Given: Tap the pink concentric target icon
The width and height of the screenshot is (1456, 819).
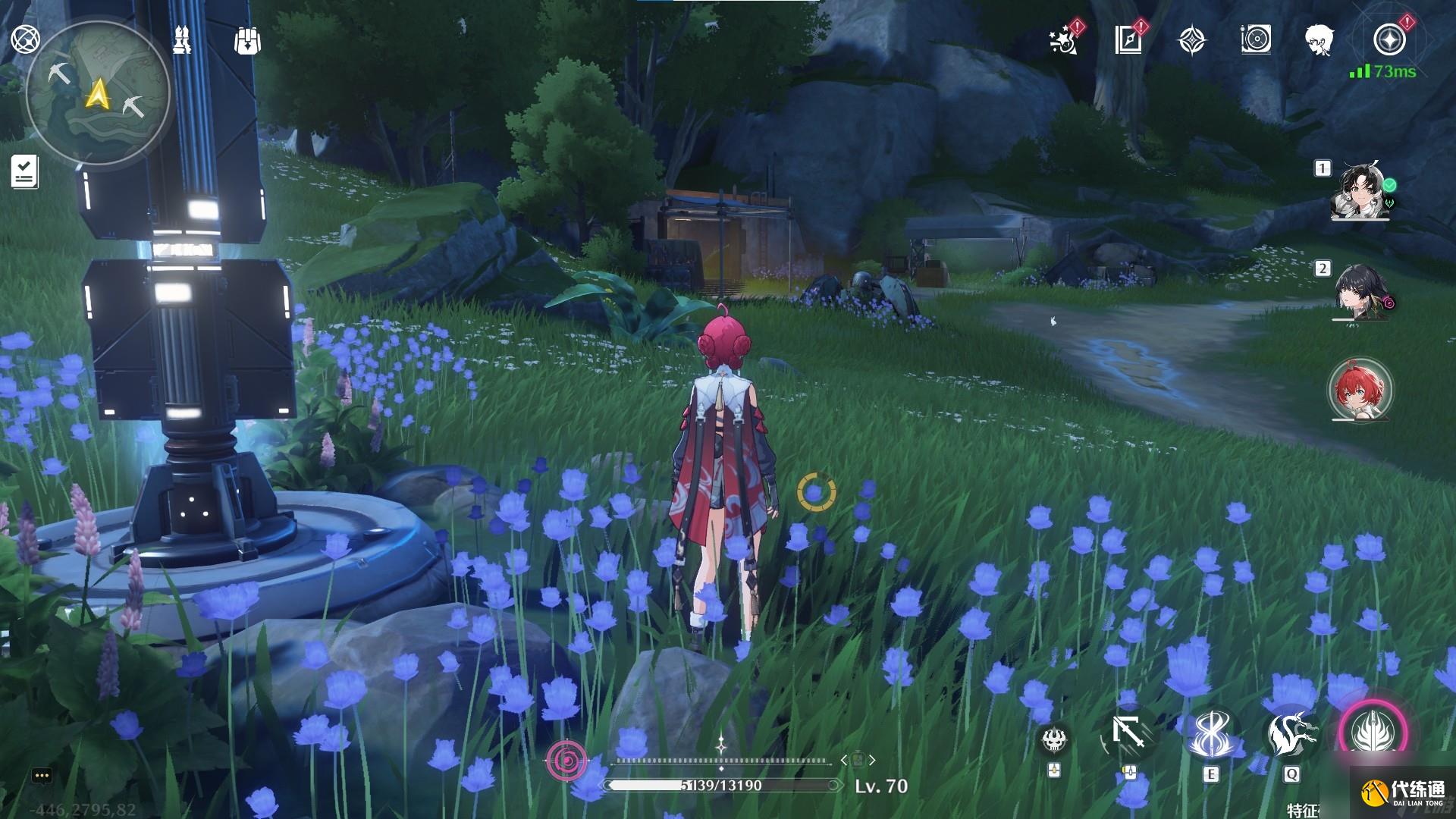Looking at the screenshot, I should tap(566, 758).
